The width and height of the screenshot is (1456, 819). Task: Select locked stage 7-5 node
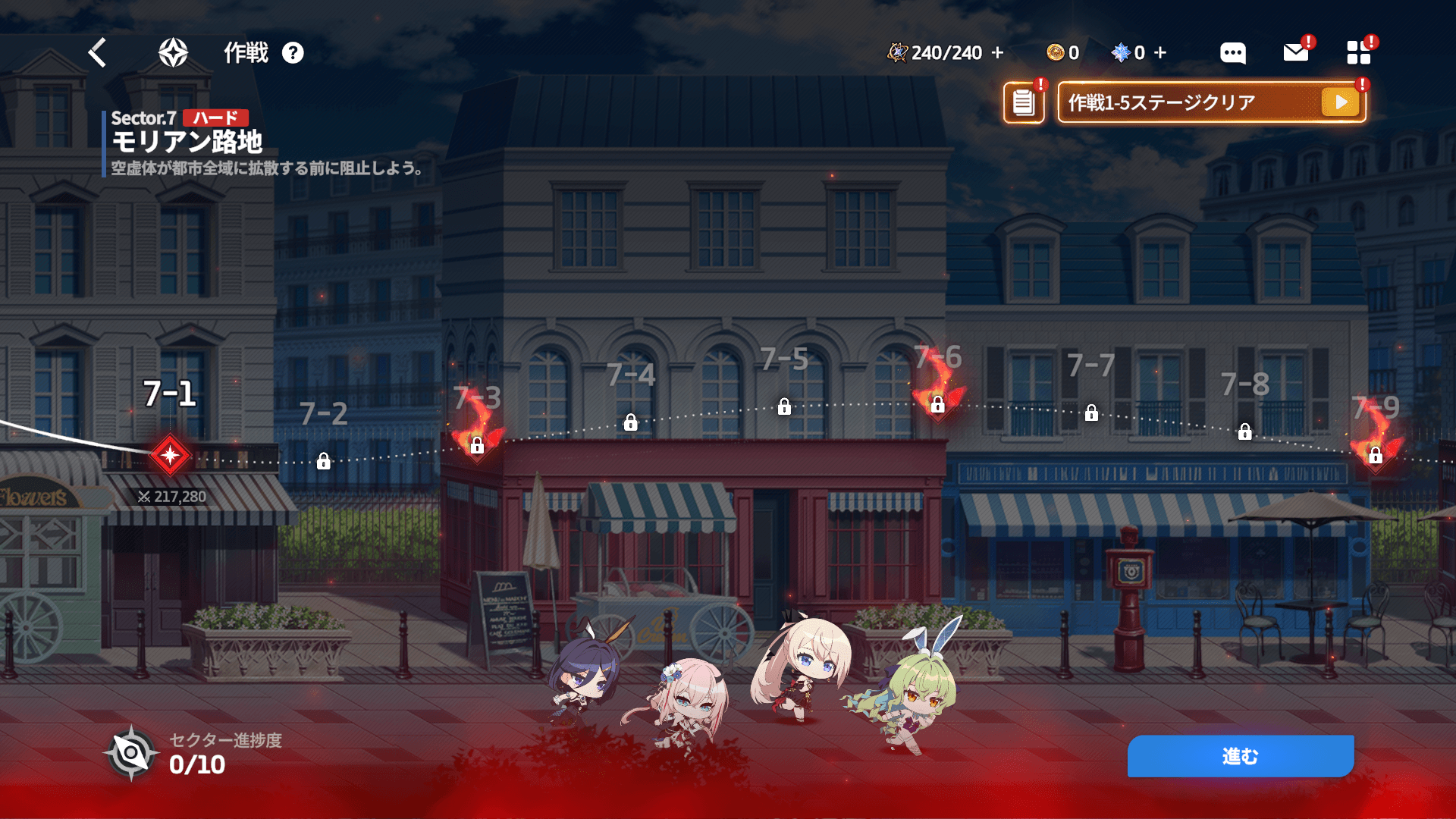[784, 407]
